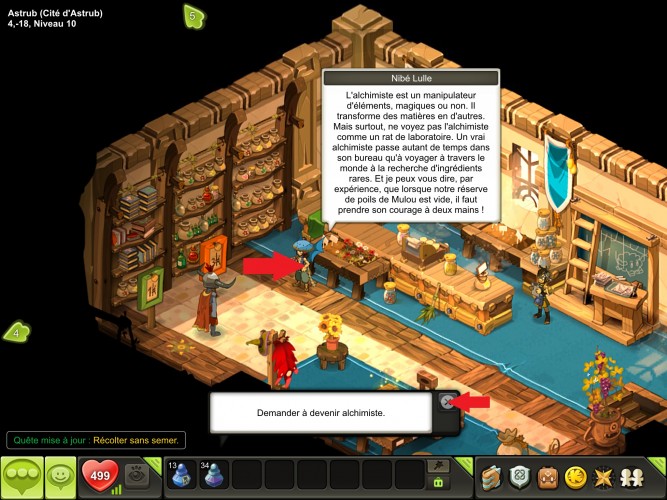Image resolution: width=667 pixels, height=500 pixels.
Task: Click the green leaf marker numbered 4
Action: pos(16,332)
